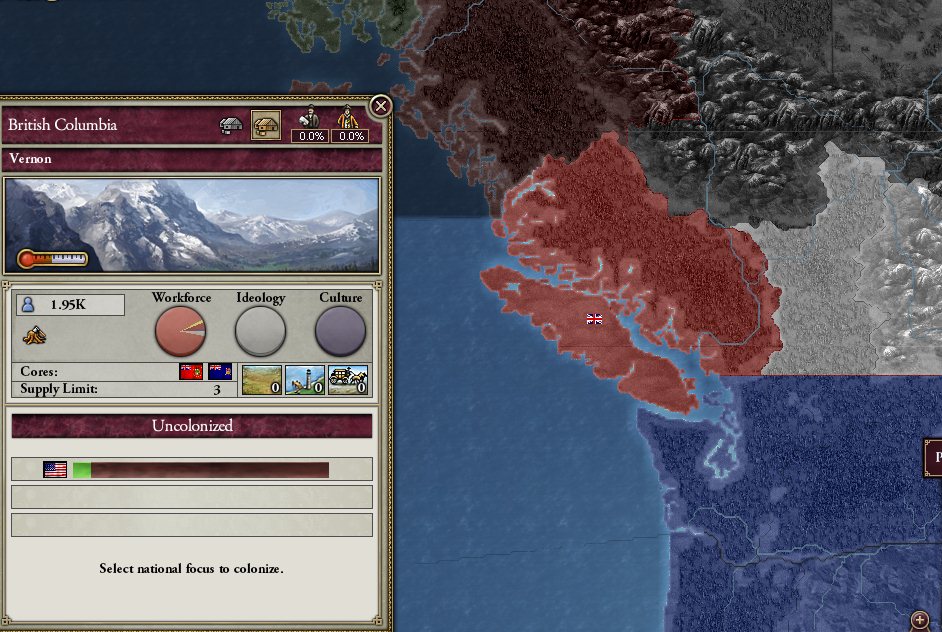The height and width of the screenshot is (632, 942).
Task: Click the round plus button at map corner
Action: tap(920, 620)
